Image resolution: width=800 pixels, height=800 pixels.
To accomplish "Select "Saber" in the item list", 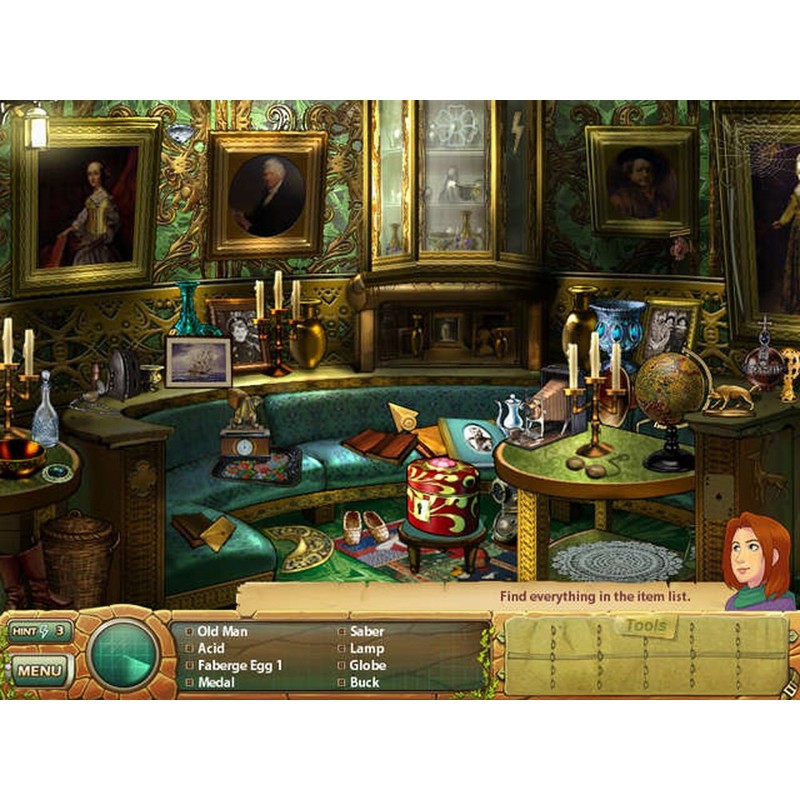I will point(367,632).
